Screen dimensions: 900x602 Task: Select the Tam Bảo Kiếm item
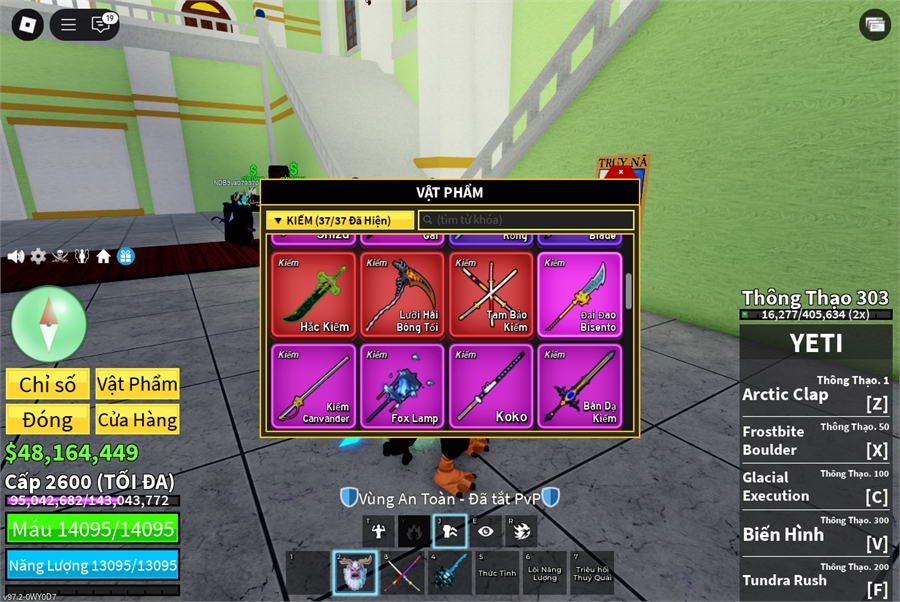pos(491,294)
